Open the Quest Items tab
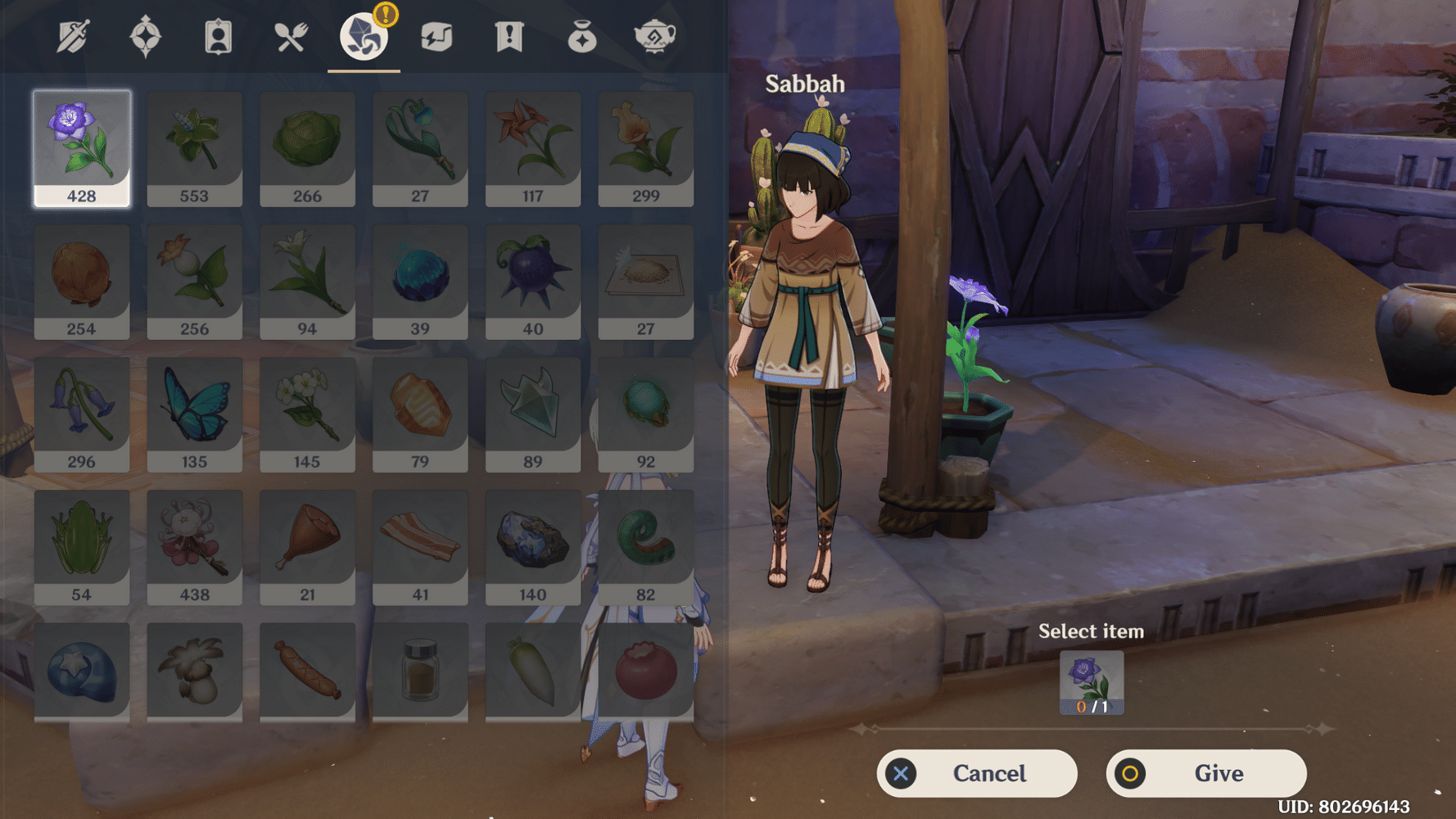1456x819 pixels. click(508, 35)
